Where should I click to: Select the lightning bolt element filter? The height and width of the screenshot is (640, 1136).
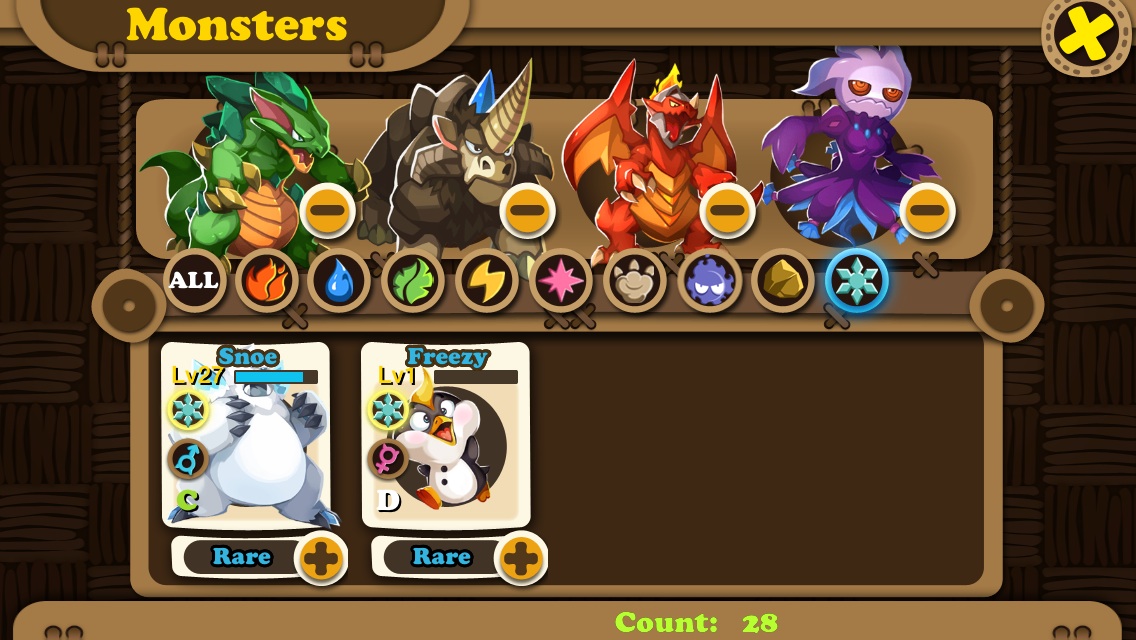[487, 280]
